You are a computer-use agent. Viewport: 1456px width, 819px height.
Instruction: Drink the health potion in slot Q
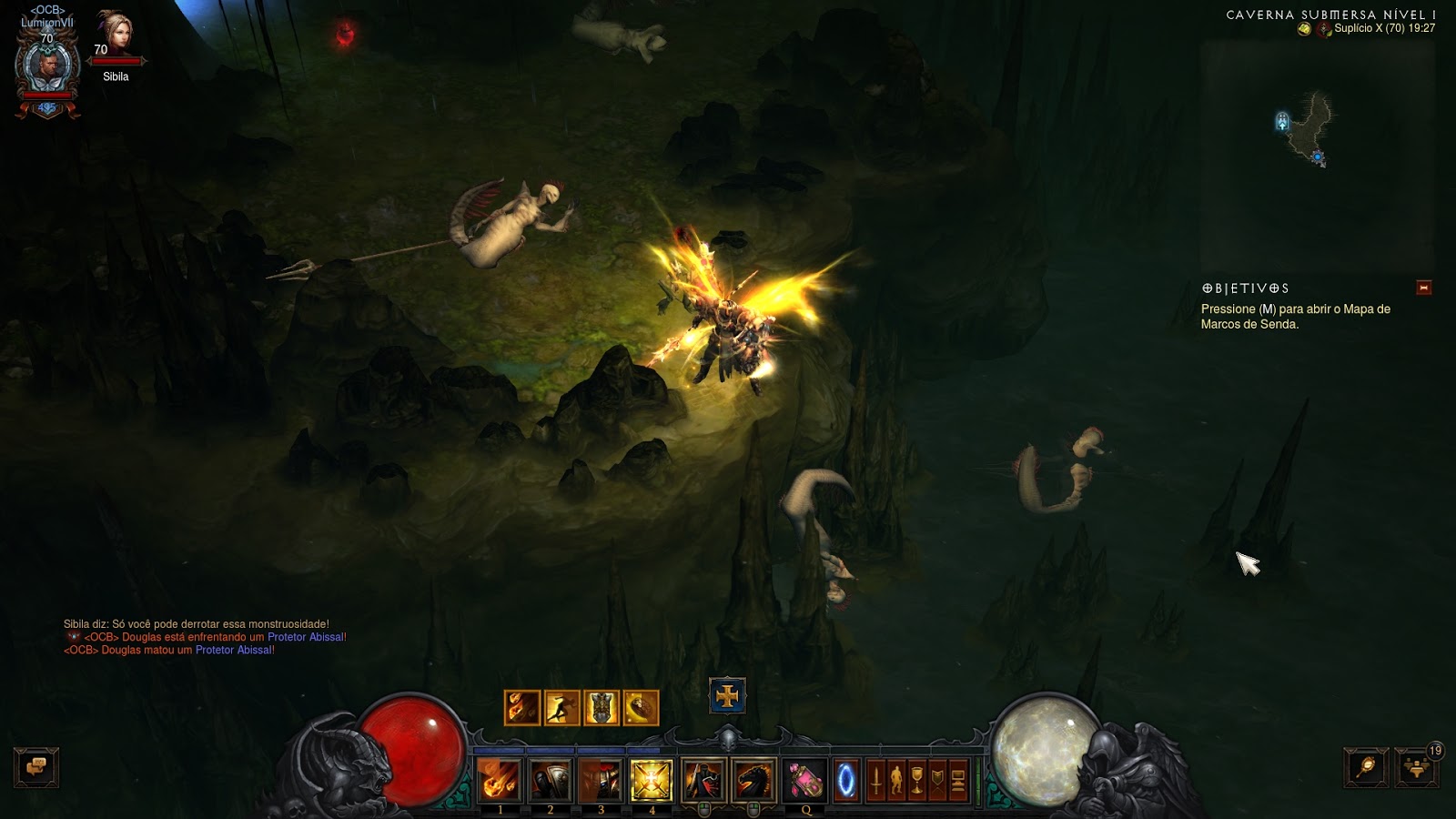click(806, 779)
